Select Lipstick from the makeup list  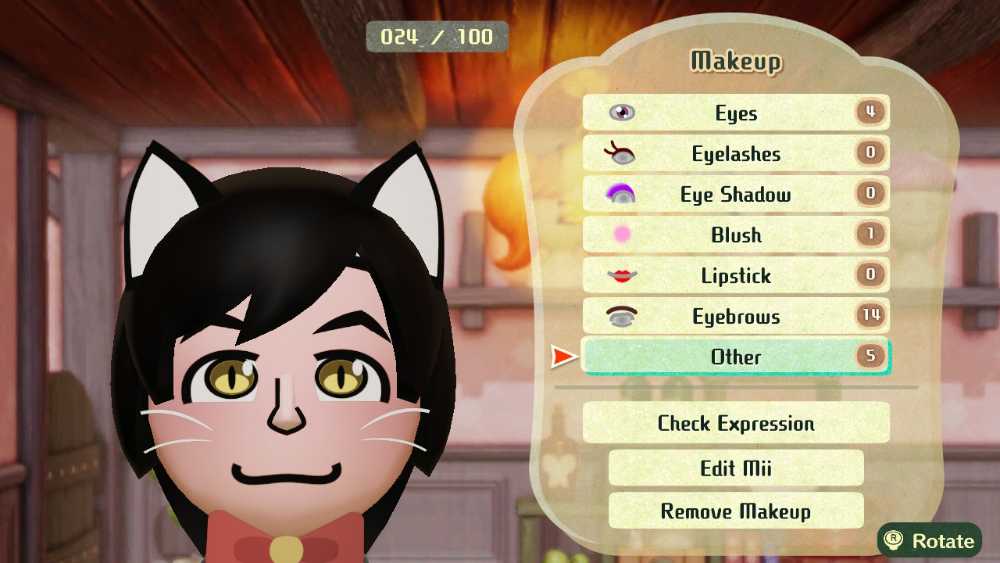coord(735,276)
